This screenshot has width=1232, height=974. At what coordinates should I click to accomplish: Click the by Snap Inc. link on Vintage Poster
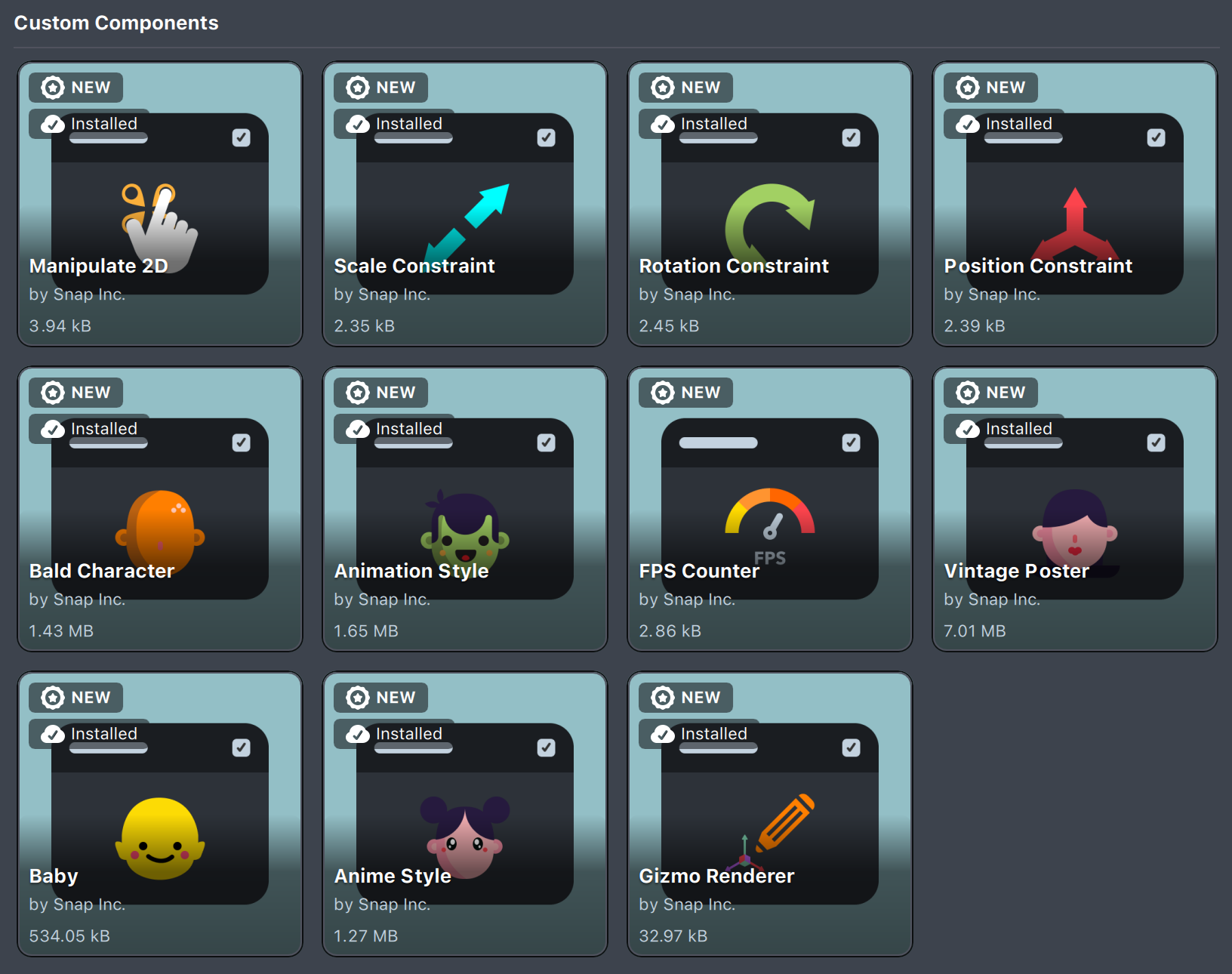pyautogui.click(x=992, y=599)
